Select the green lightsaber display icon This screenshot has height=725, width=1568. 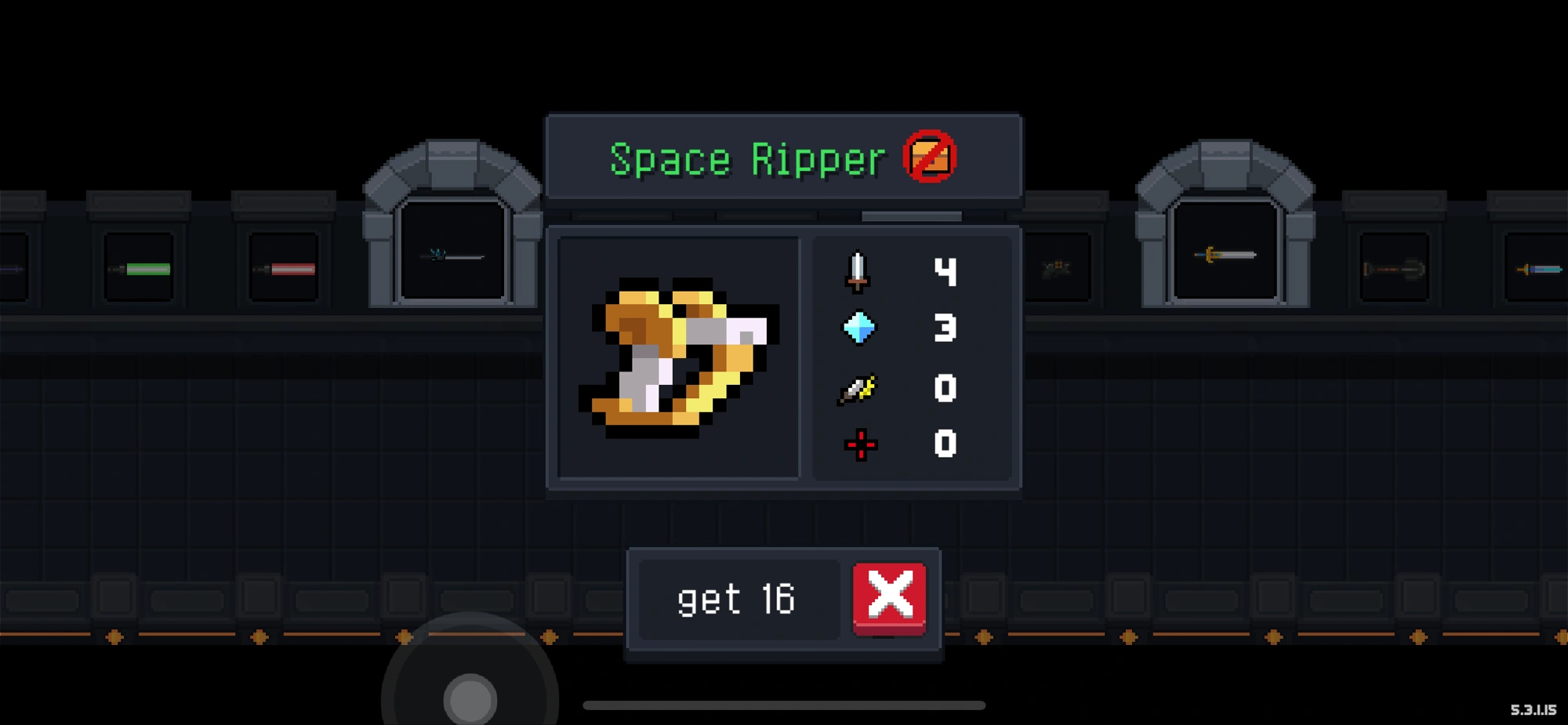click(x=141, y=268)
